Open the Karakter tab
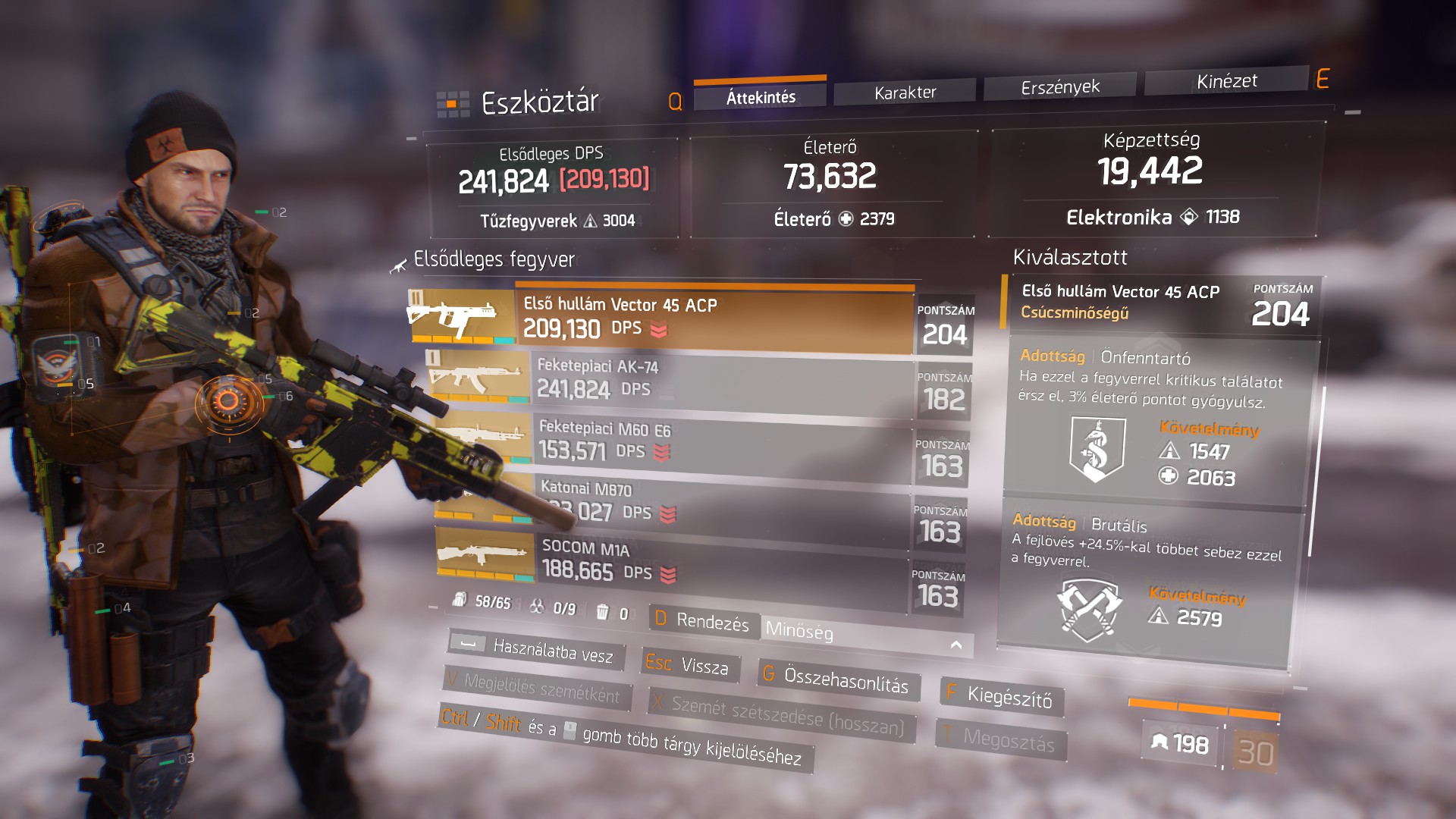 coord(905,93)
